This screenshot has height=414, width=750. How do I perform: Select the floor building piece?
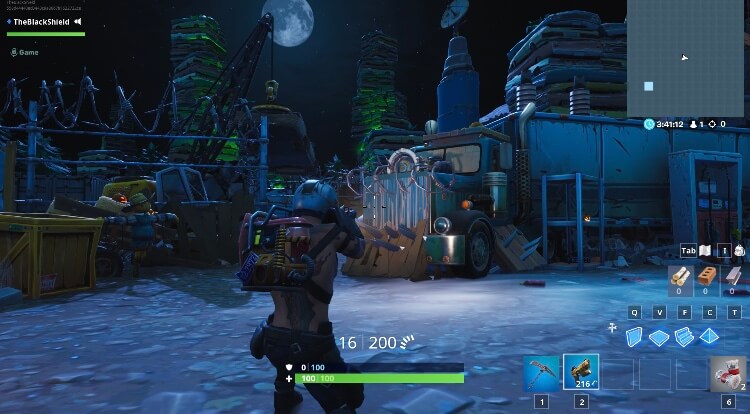click(659, 337)
